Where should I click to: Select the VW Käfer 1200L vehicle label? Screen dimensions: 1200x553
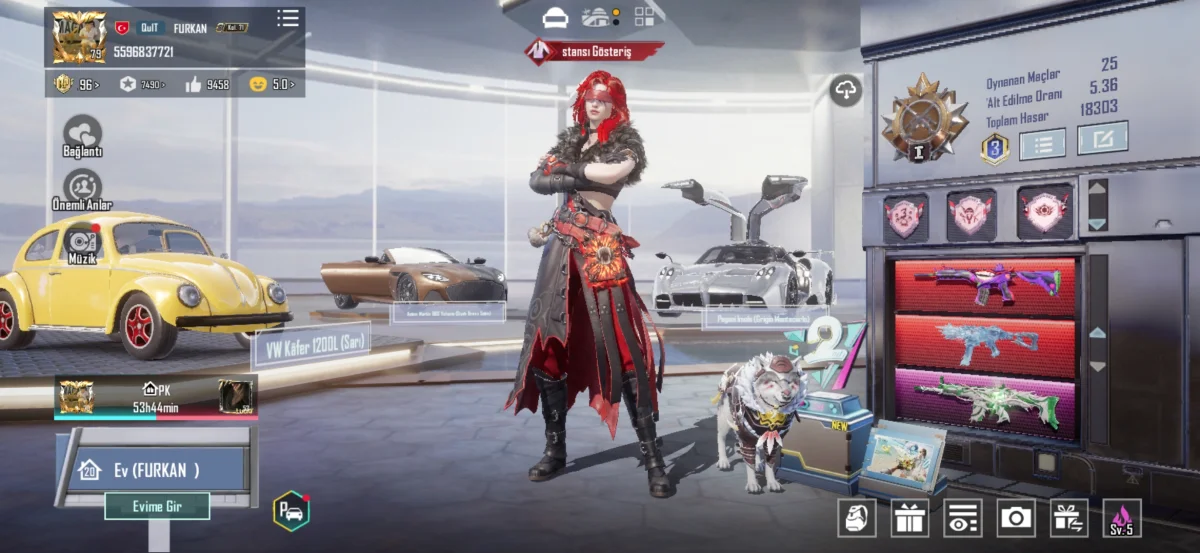[x=312, y=345]
